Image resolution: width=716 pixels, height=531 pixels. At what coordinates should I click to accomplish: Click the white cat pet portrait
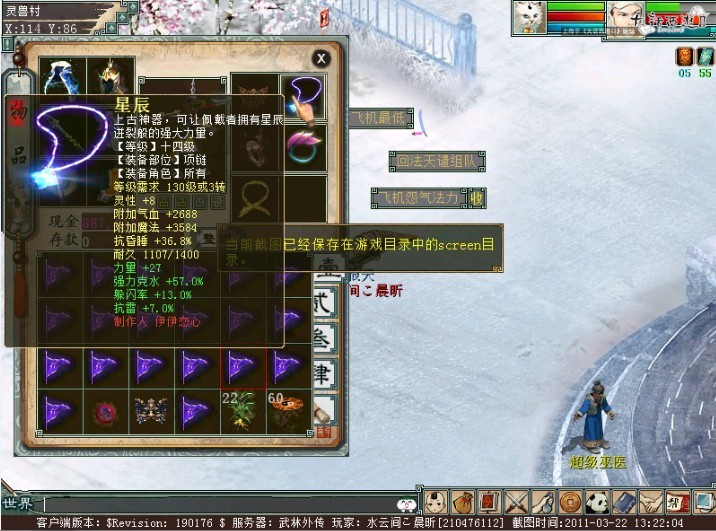pos(531,17)
